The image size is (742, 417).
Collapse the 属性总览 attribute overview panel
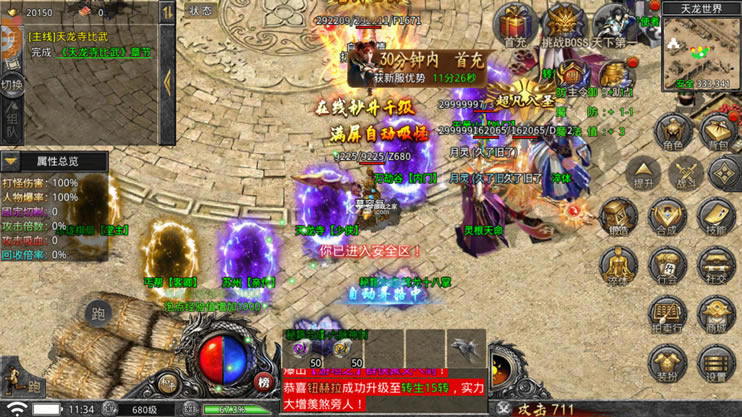pyautogui.click(x=11, y=160)
